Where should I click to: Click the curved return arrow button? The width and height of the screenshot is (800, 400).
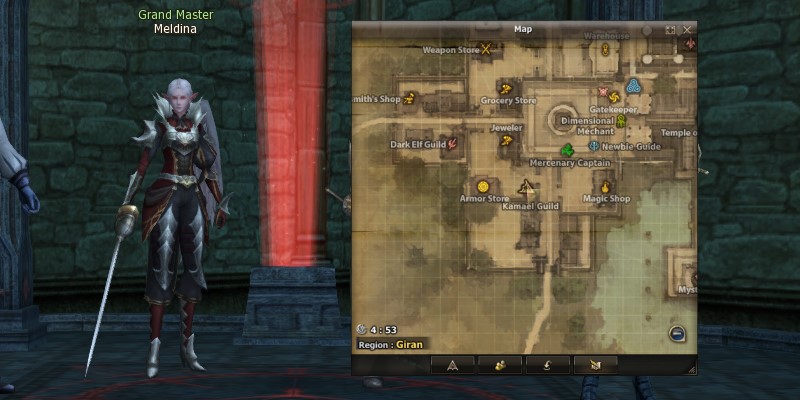(x=548, y=365)
